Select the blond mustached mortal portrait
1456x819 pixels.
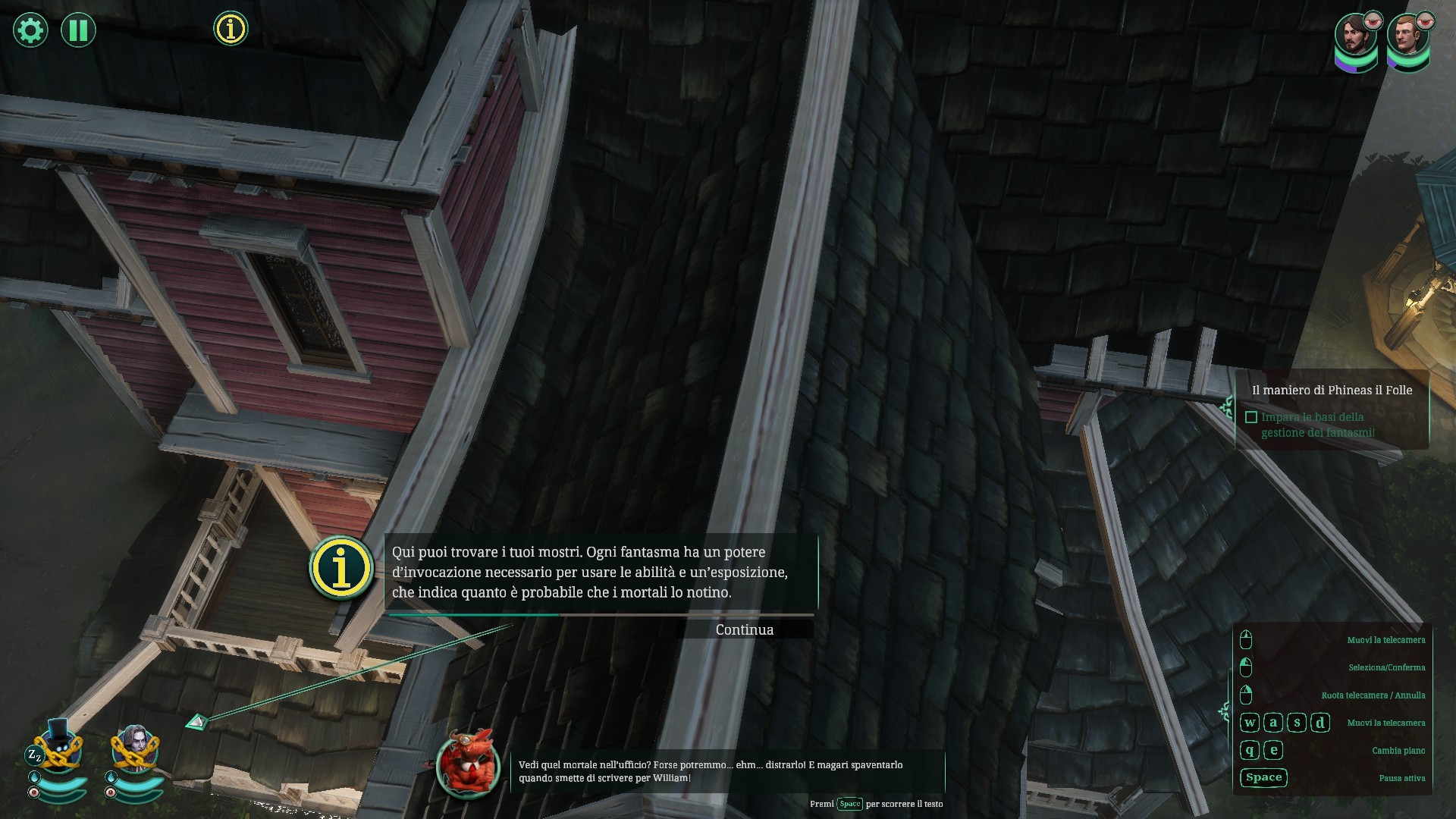point(1407,38)
